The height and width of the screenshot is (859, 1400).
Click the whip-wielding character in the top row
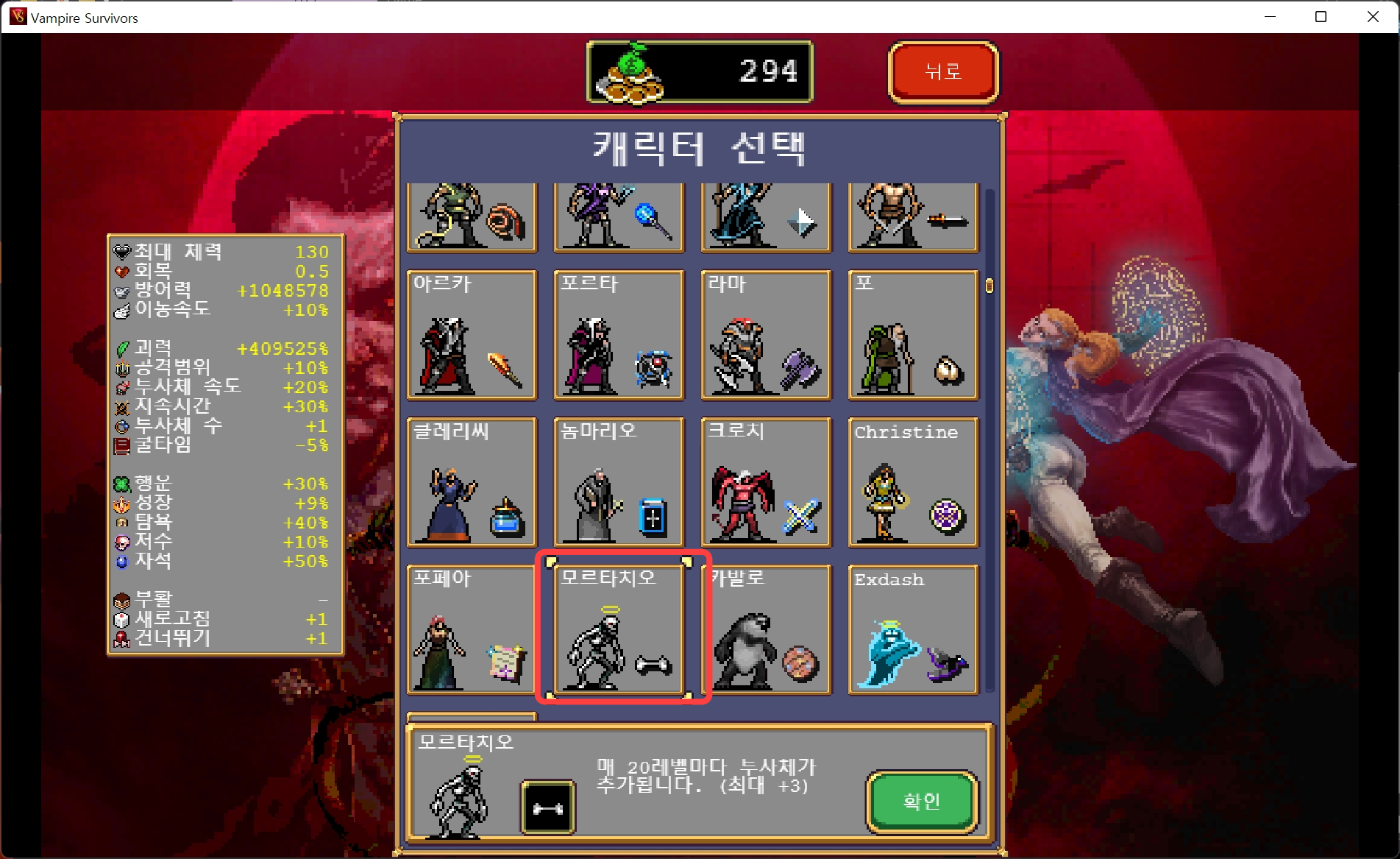472,217
